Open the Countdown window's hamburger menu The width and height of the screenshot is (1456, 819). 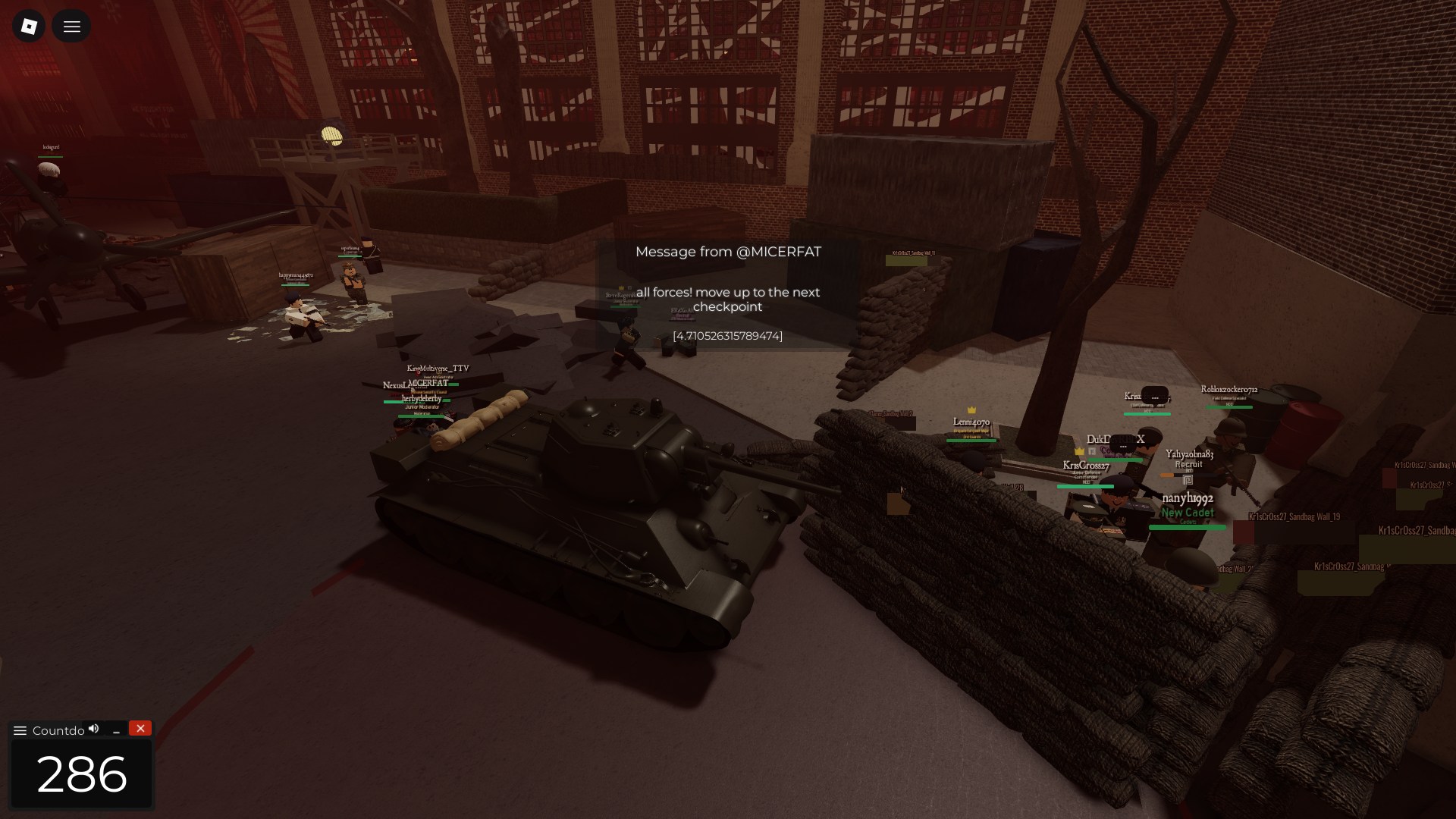click(20, 730)
